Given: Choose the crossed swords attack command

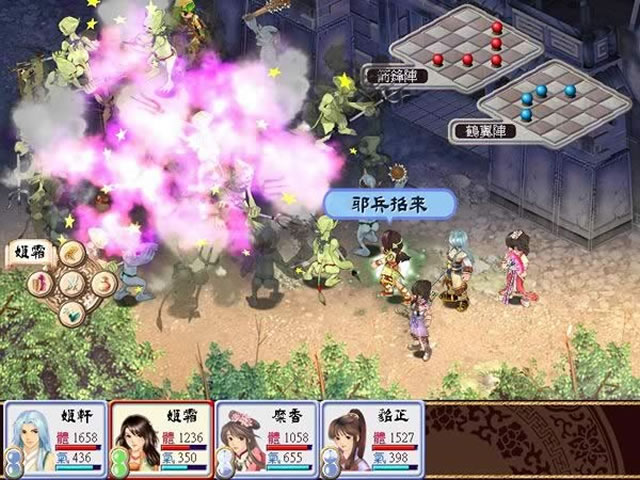Looking at the screenshot, I should point(71,284).
